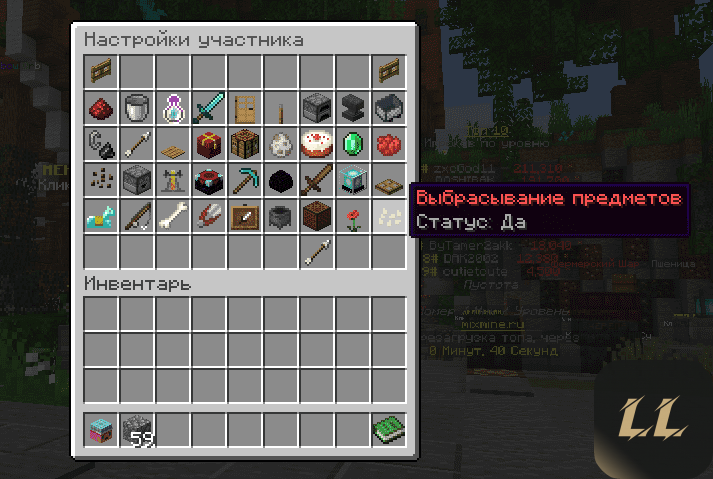Choose the emerald setting

pyautogui.click(x=352, y=143)
